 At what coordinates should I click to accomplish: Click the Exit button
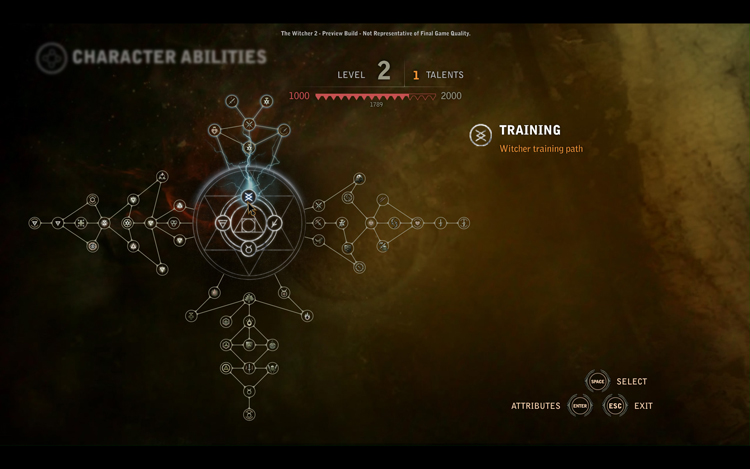click(615, 406)
